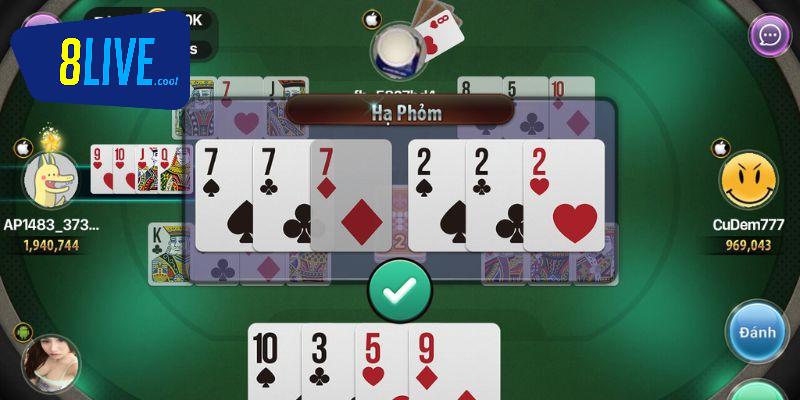Open the purple chat bubble button
This screenshot has width=800, height=400.
click(770, 37)
